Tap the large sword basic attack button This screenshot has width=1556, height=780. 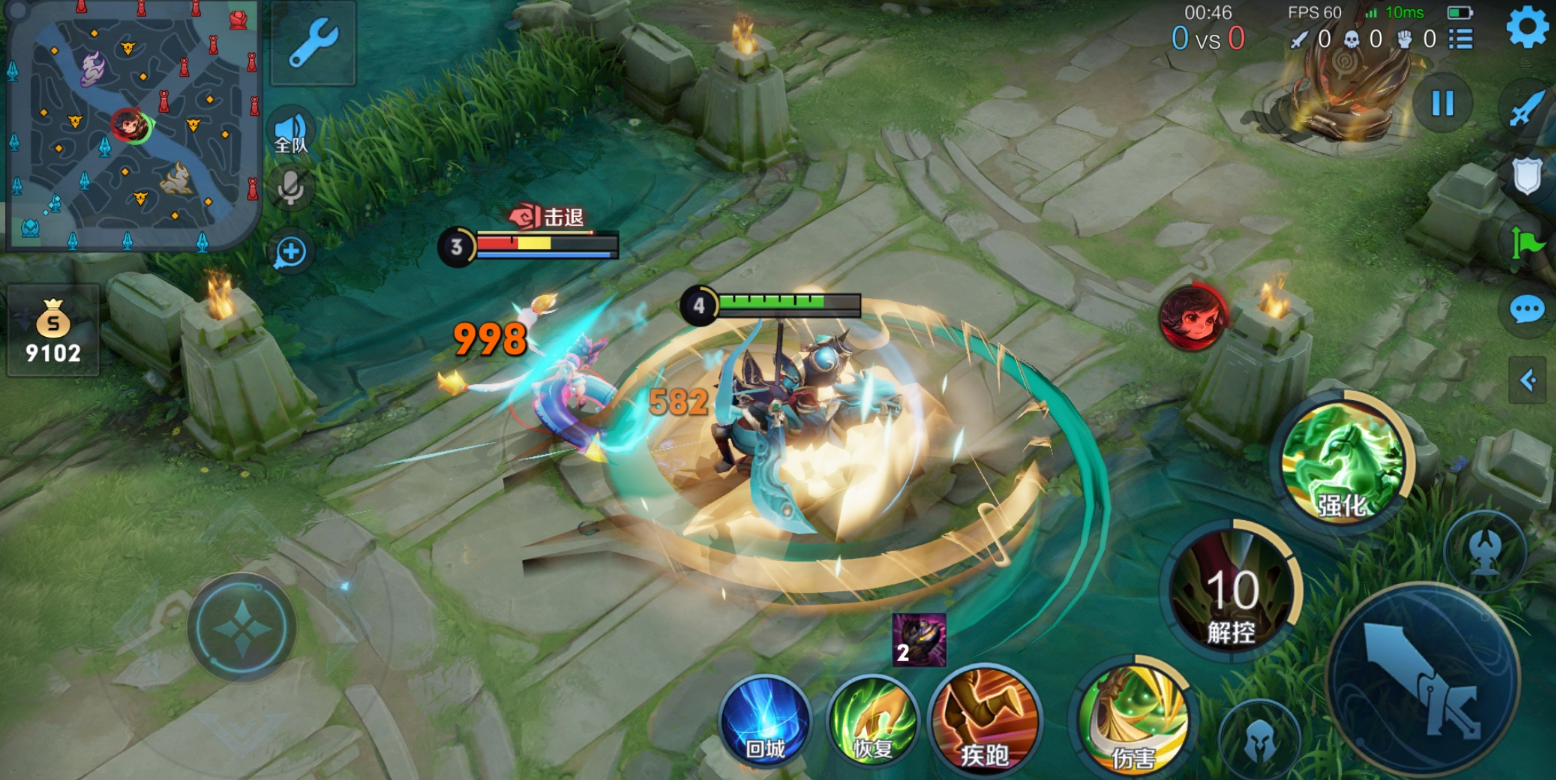coord(1422,680)
